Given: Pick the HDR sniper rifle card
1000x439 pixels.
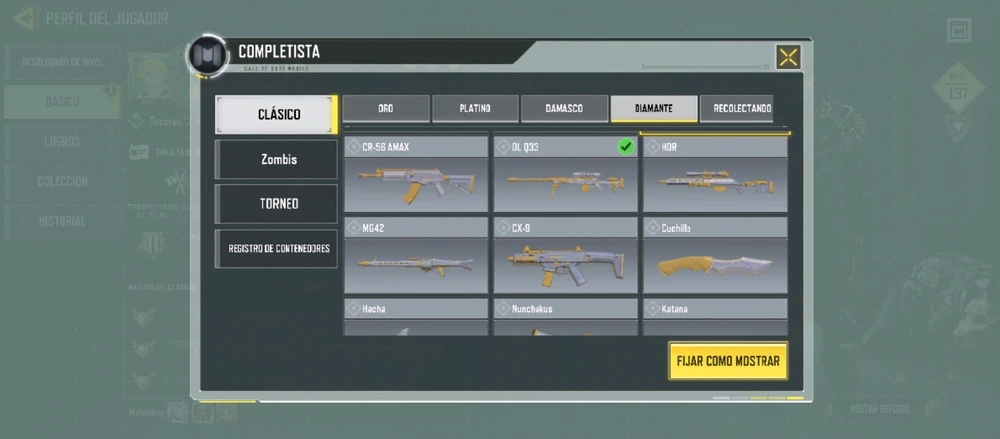Looking at the screenshot, I should point(714,175).
